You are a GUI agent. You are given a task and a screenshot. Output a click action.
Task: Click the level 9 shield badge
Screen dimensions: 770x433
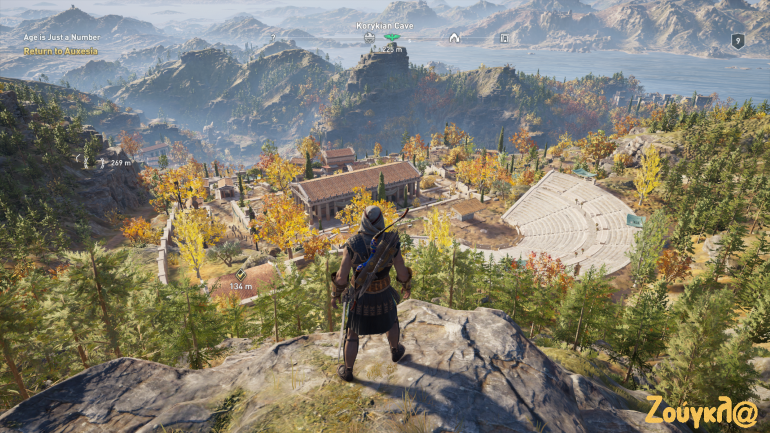pos(737,41)
